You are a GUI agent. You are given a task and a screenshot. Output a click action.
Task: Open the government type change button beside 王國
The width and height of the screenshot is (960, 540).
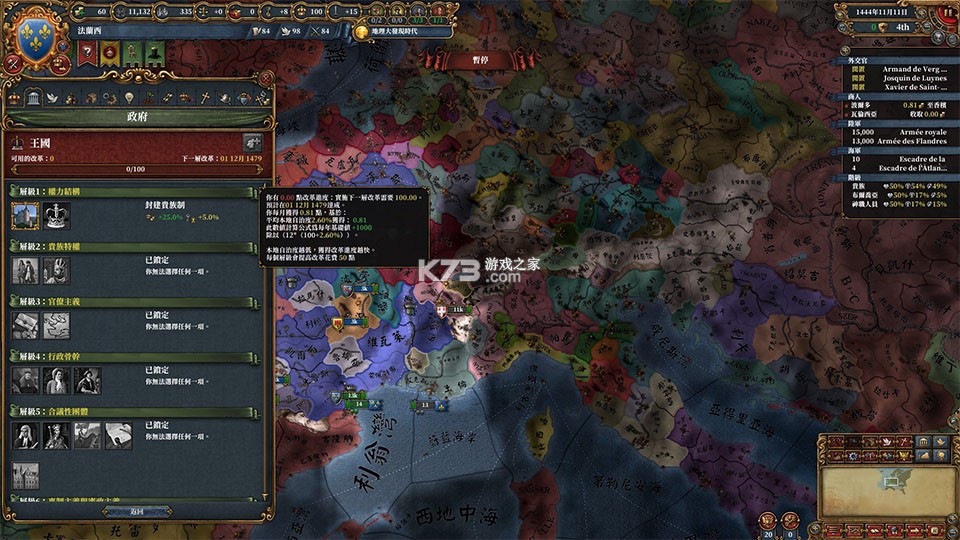coord(252,143)
